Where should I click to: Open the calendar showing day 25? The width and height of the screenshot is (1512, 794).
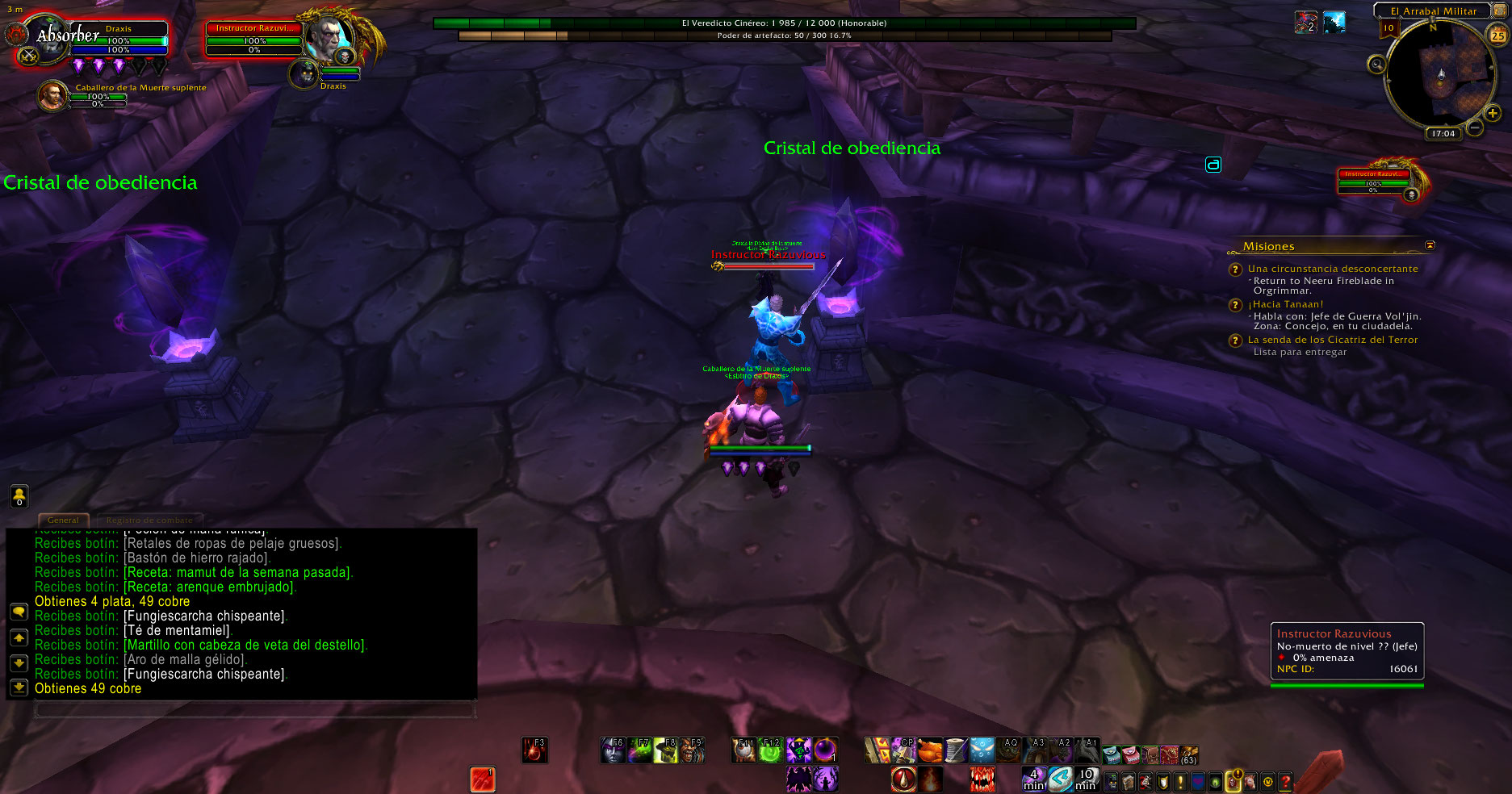click(x=1497, y=36)
